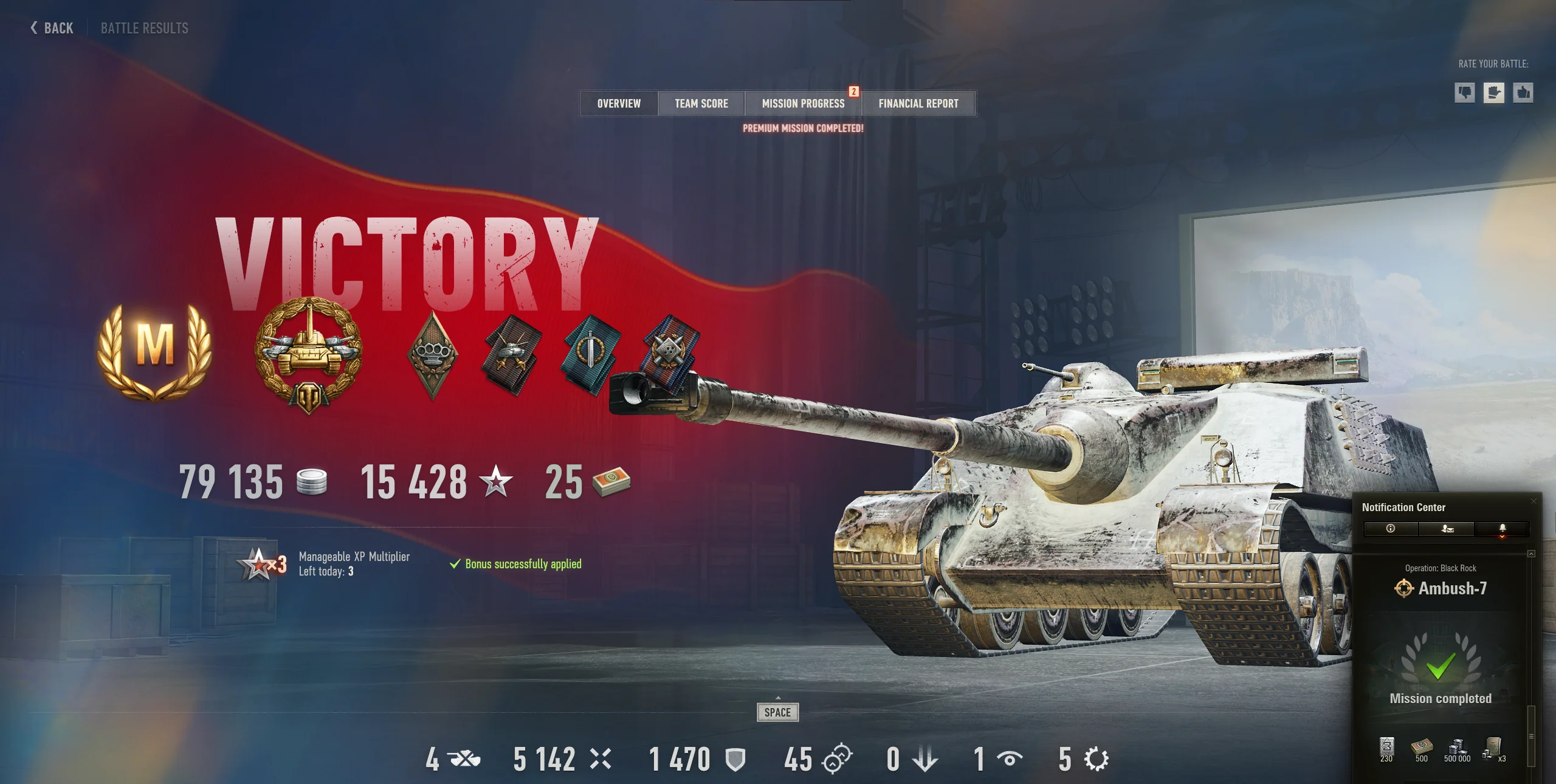The height and width of the screenshot is (784, 1556).
Task: Open the info tab in Notification Center
Action: pyautogui.click(x=1391, y=529)
